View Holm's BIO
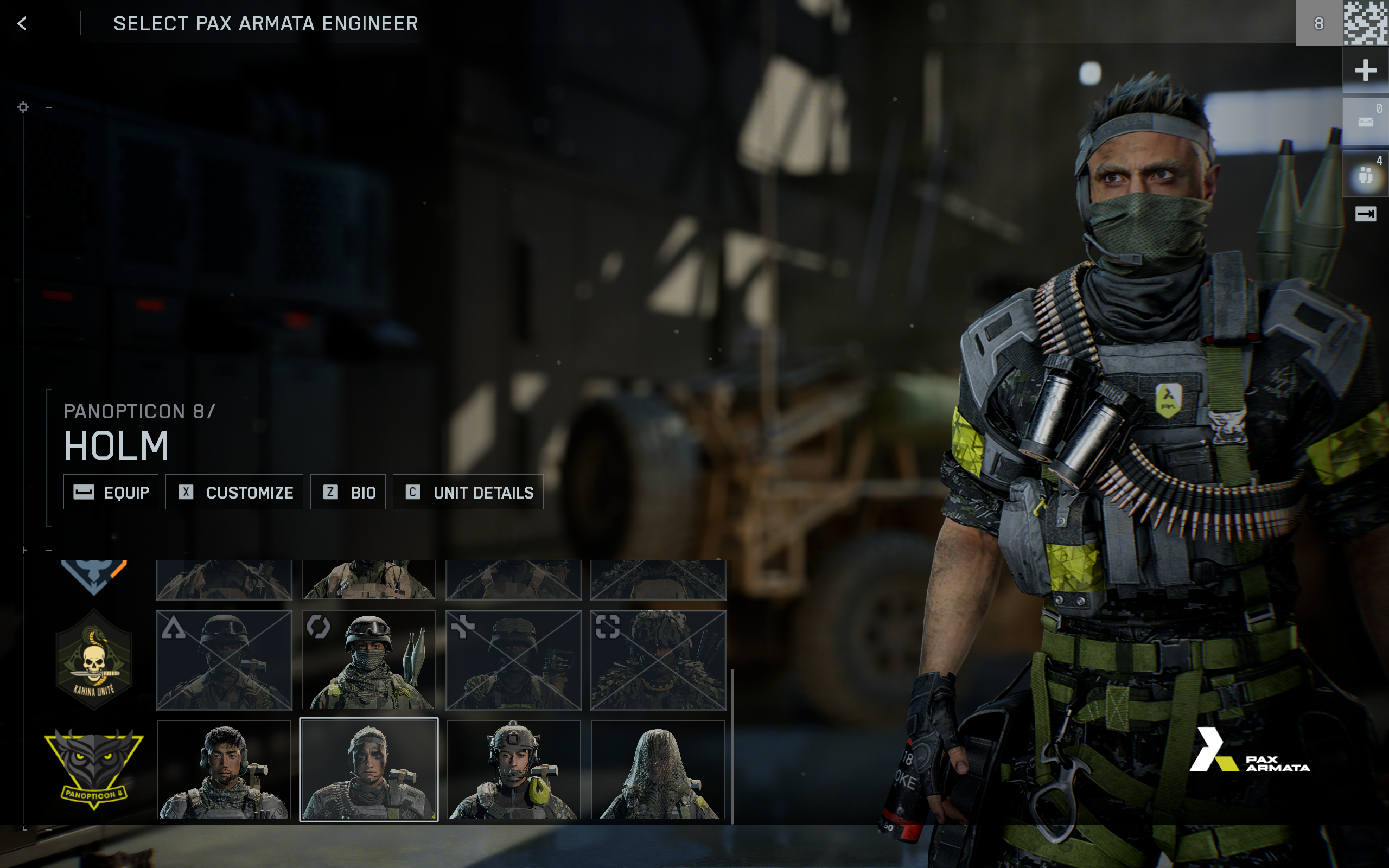The image size is (1389, 868). point(348,492)
